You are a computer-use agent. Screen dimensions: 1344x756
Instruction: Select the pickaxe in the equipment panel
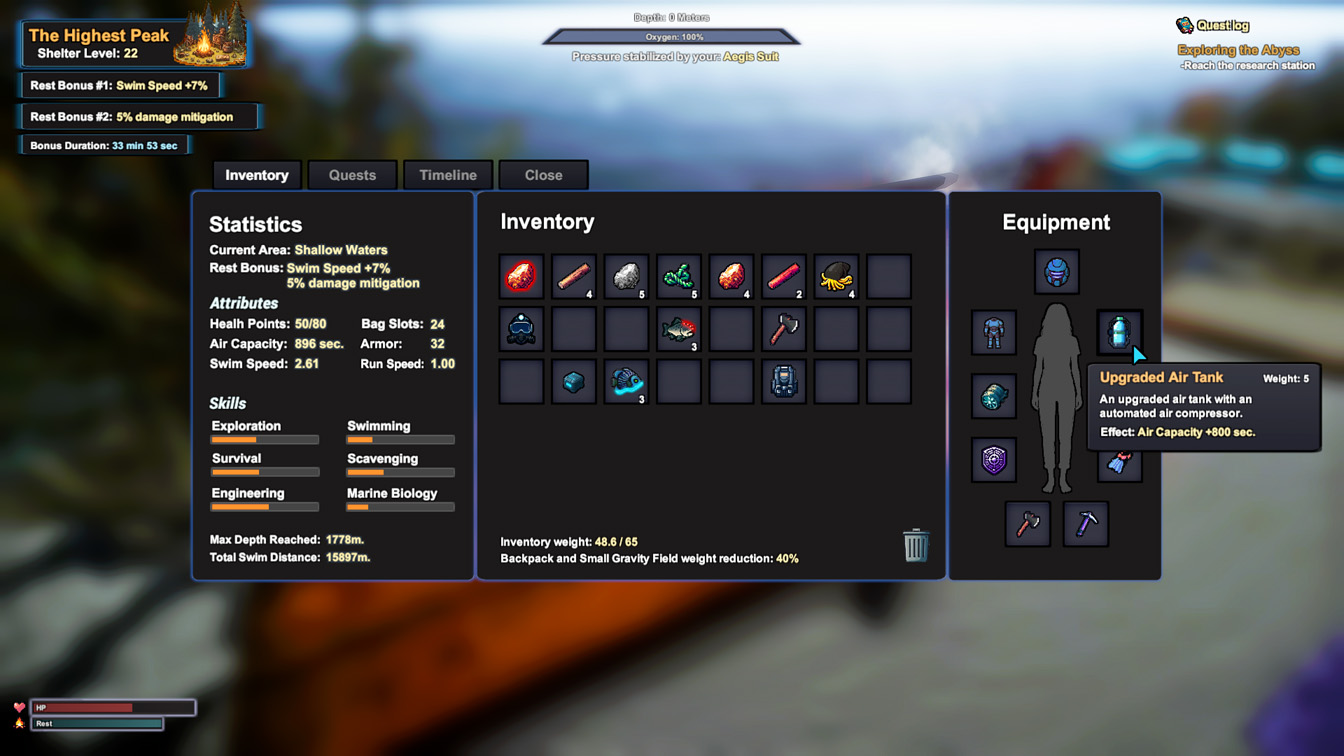pyautogui.click(x=1085, y=523)
